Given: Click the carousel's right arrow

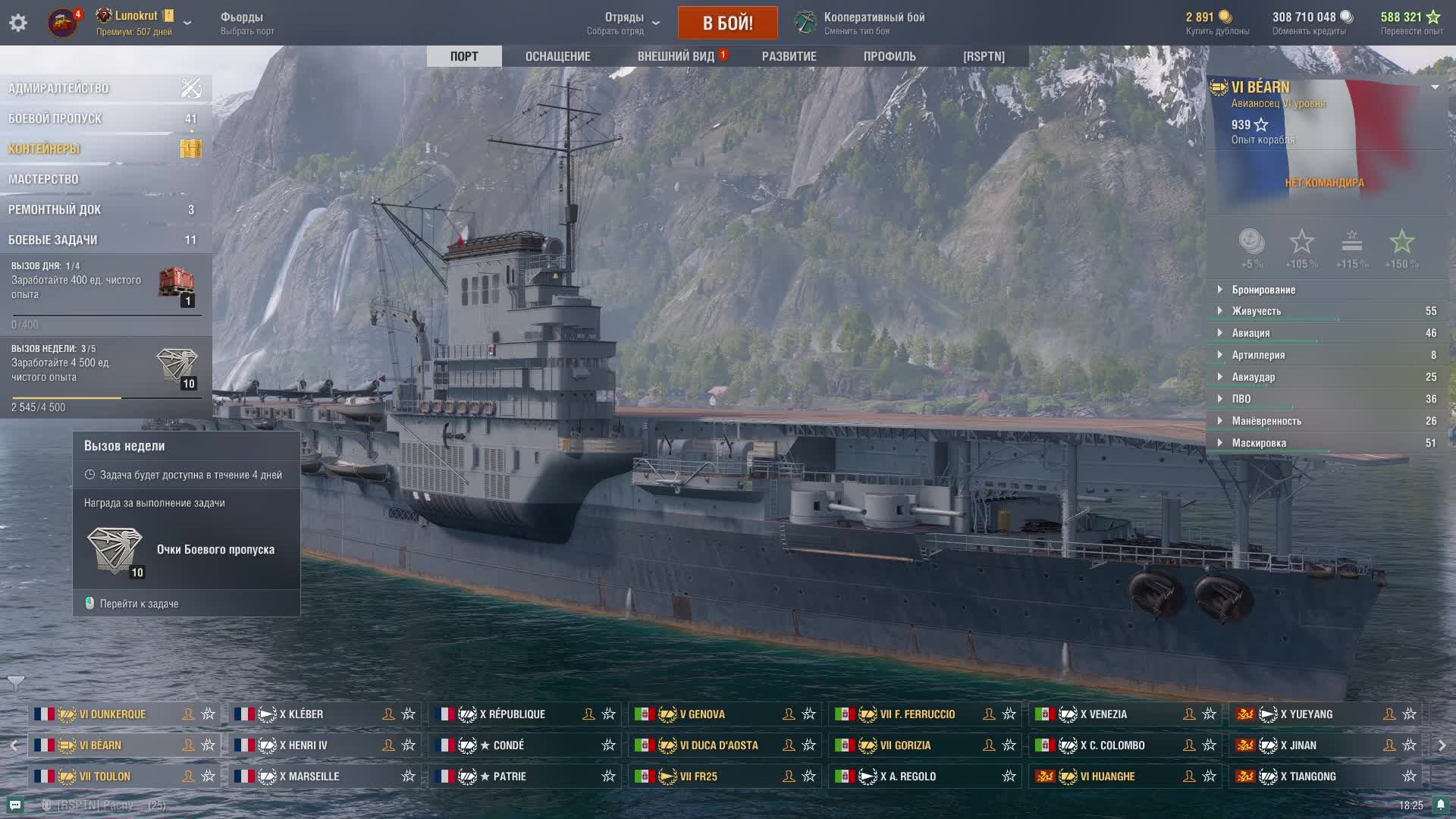Looking at the screenshot, I should [1442, 745].
